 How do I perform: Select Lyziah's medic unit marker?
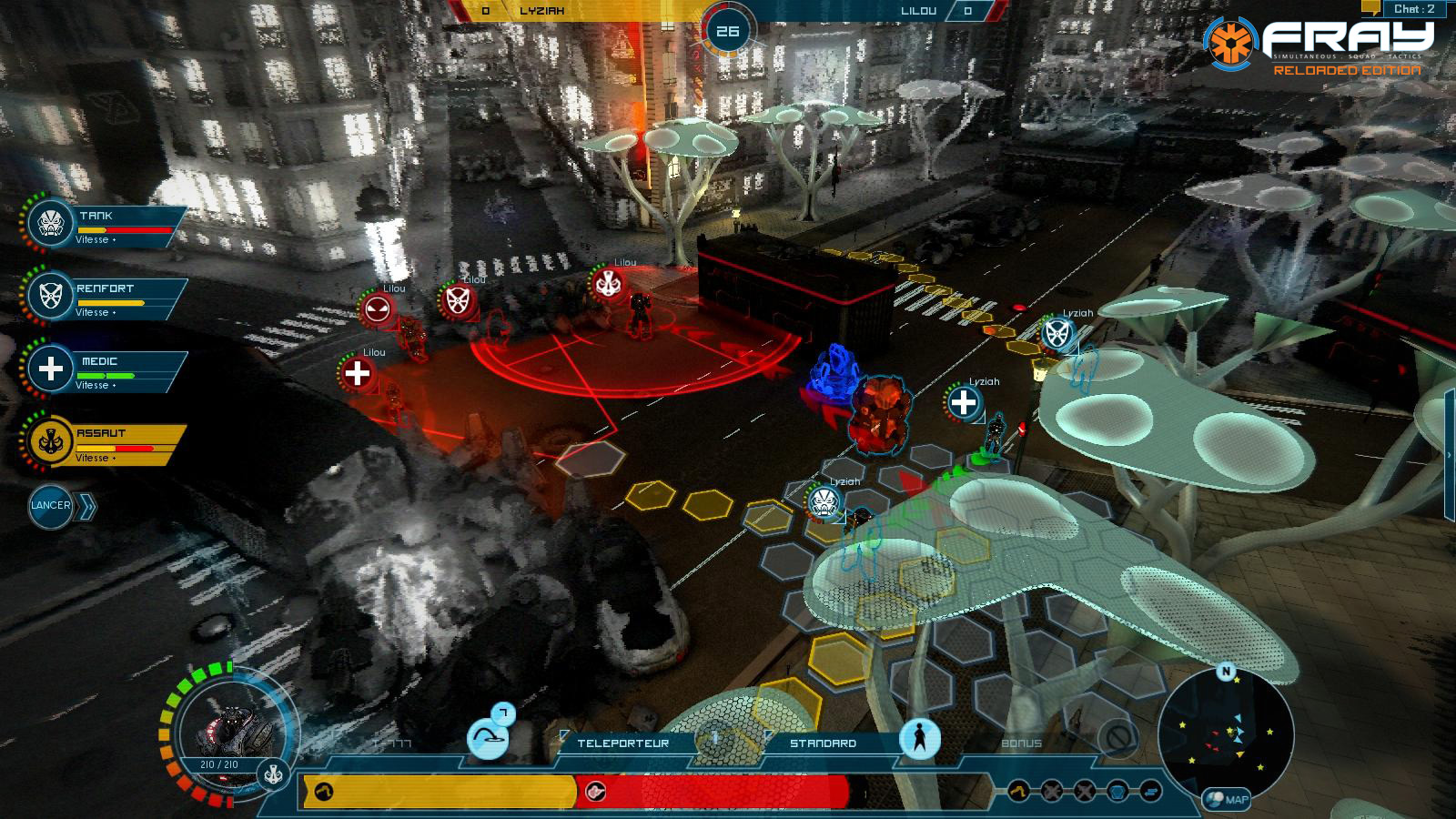pyautogui.click(x=964, y=401)
